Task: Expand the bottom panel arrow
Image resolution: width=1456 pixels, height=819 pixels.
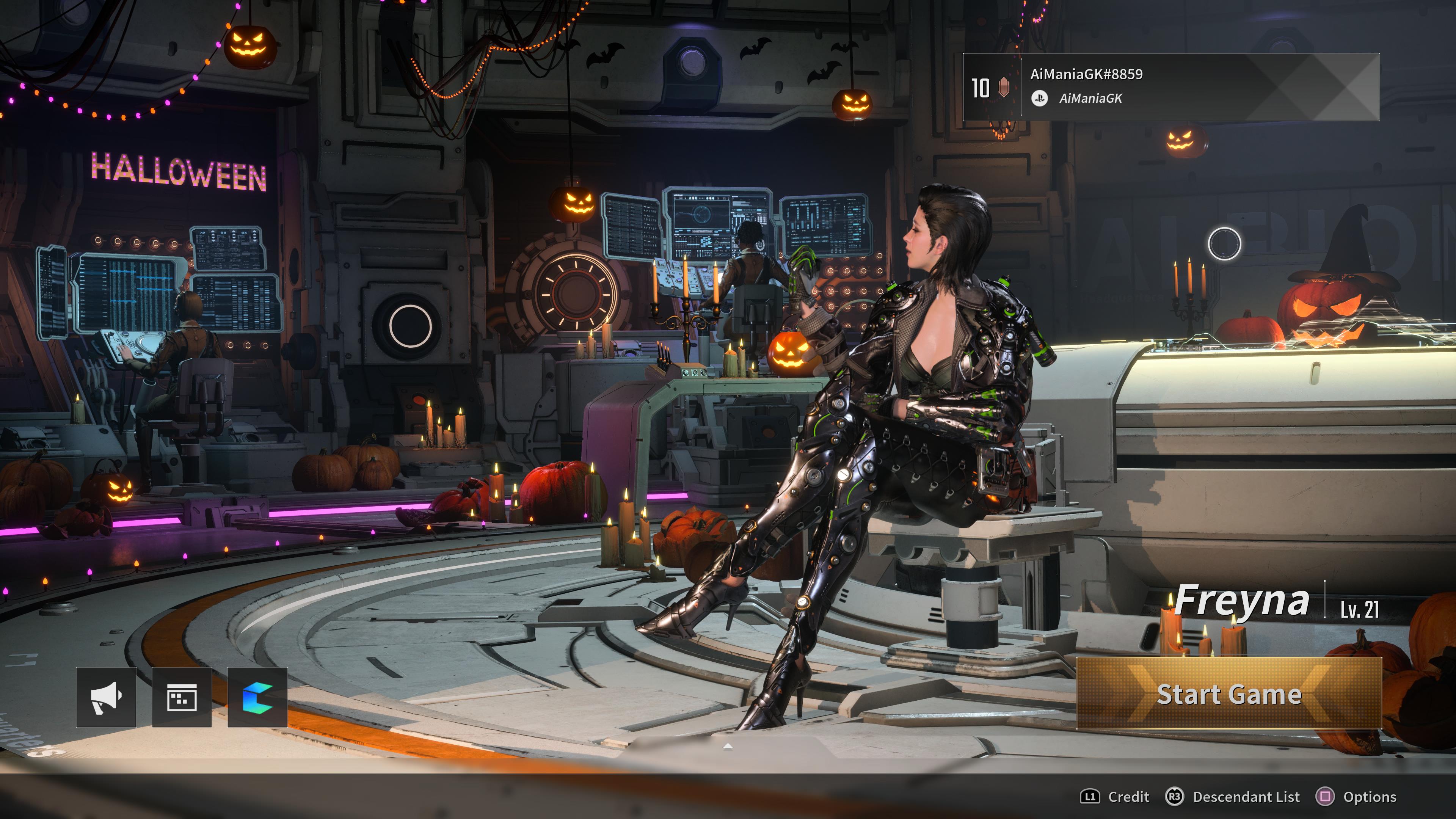Action: coord(728,747)
